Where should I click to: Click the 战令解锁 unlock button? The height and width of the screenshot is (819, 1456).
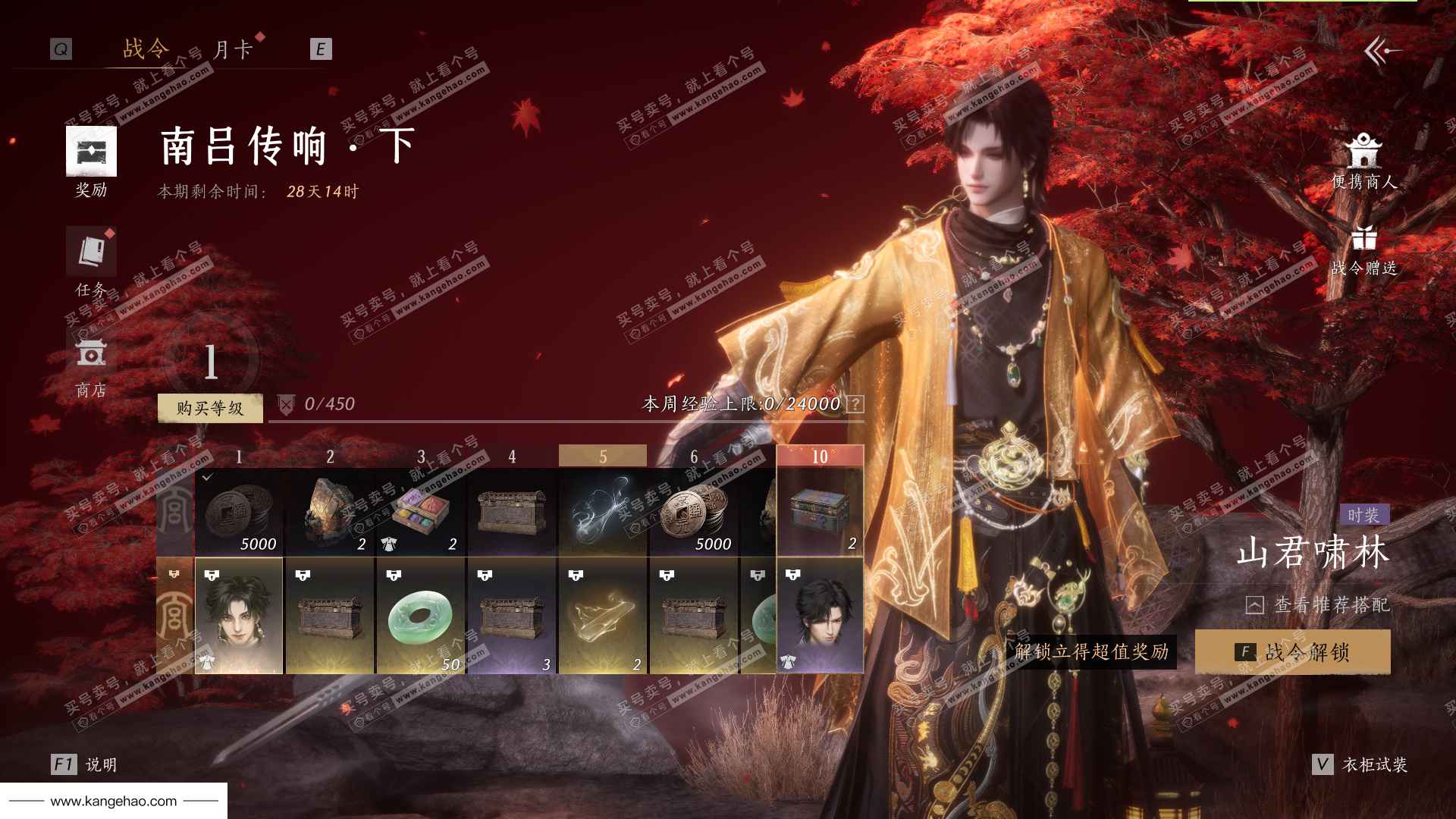(x=1293, y=651)
